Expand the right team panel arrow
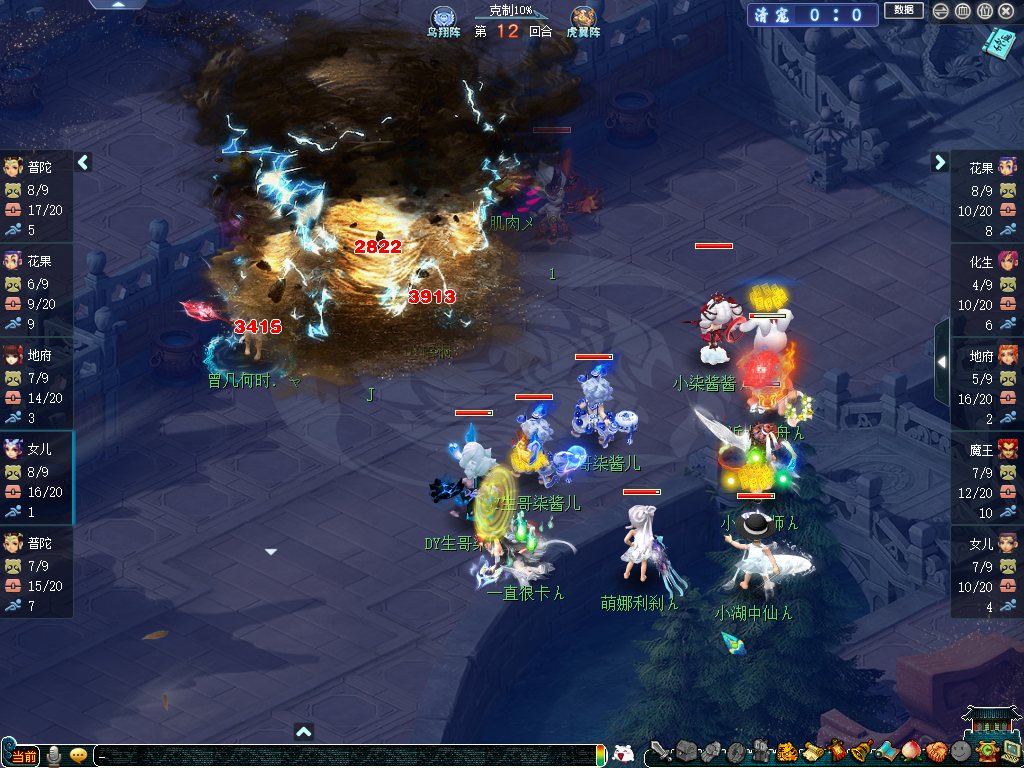 point(940,162)
